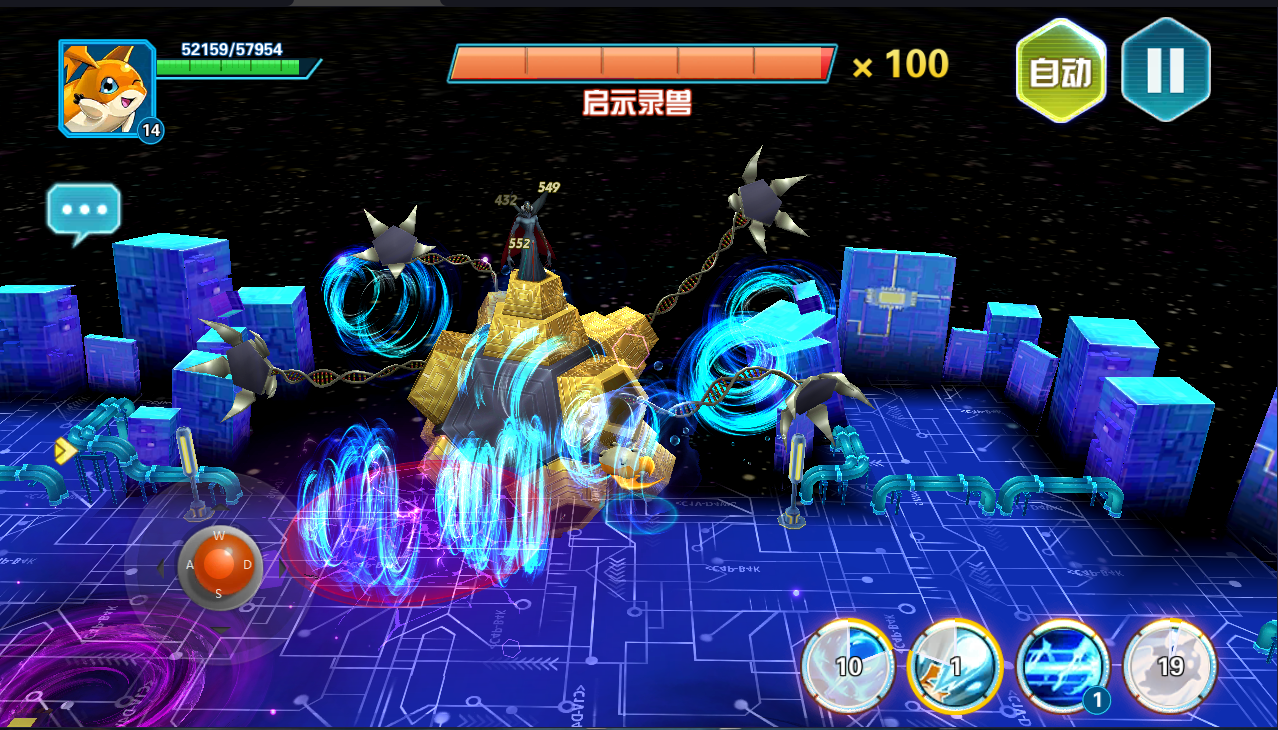Viewport: 1278px width, 730px height.
Task: Click the greyed skill with cooldown 19
Action: tap(1170, 665)
